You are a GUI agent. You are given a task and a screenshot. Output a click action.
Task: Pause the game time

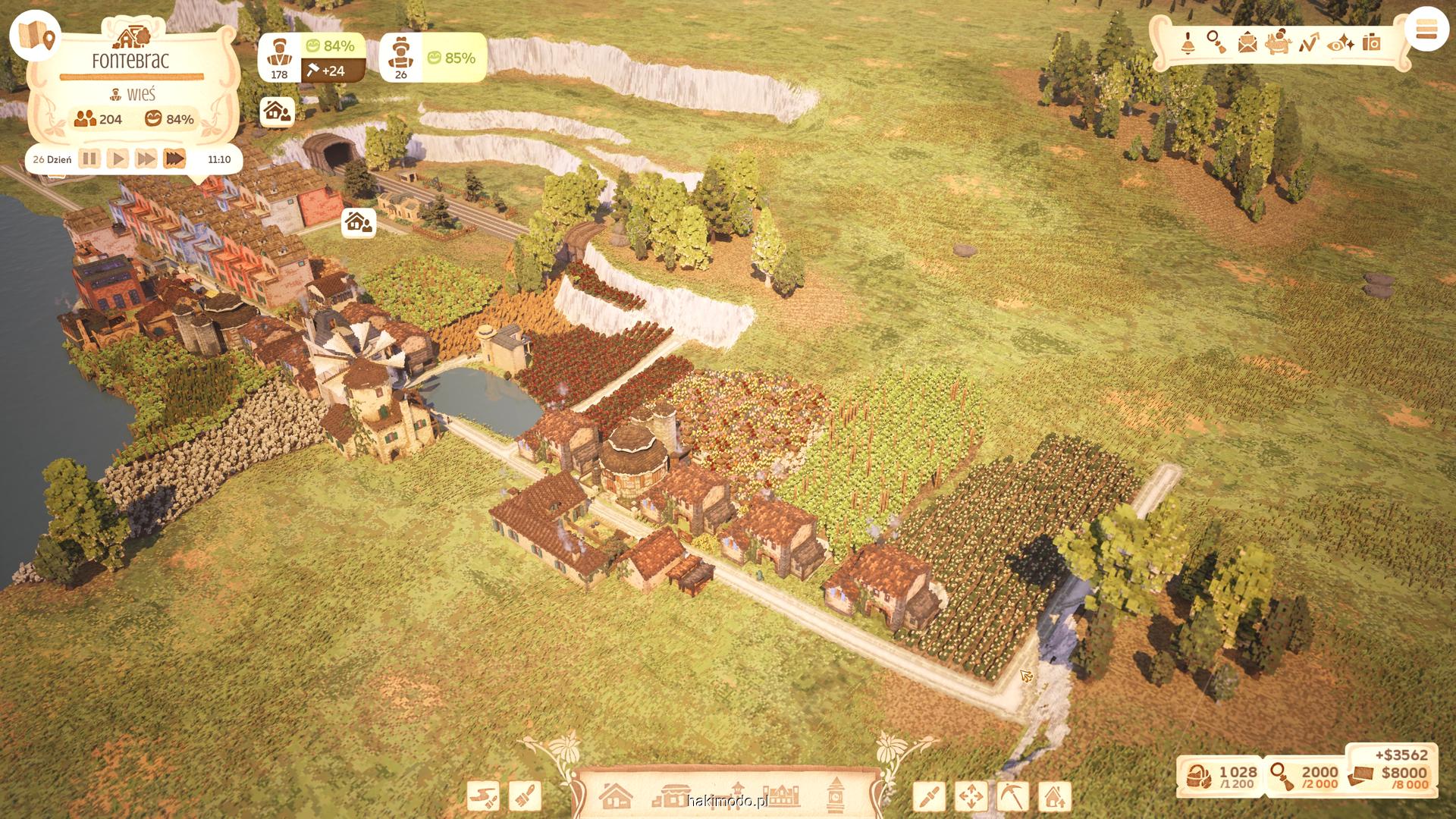(89, 159)
